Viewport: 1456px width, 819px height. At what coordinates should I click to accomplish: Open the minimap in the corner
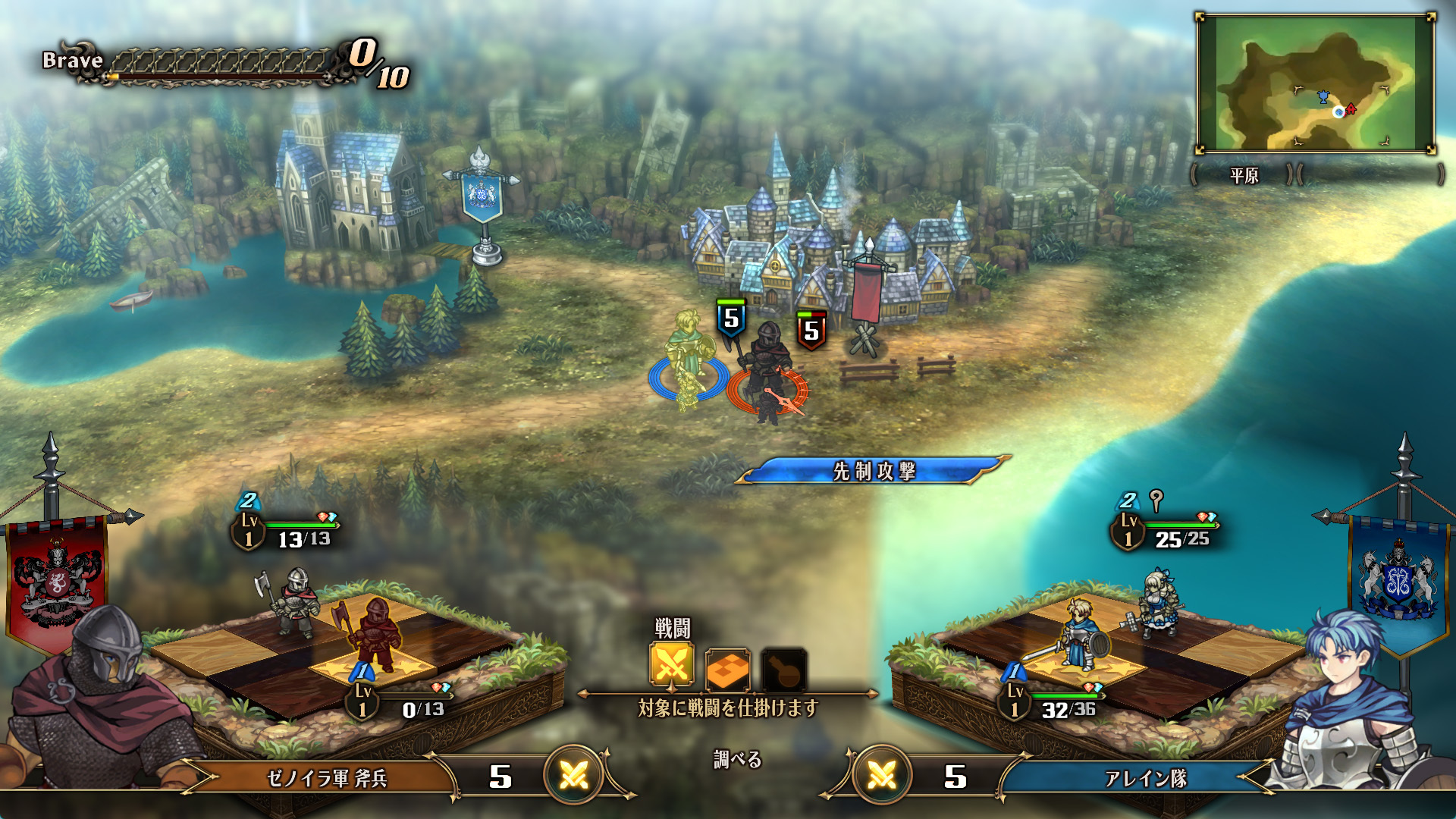pos(1315,84)
